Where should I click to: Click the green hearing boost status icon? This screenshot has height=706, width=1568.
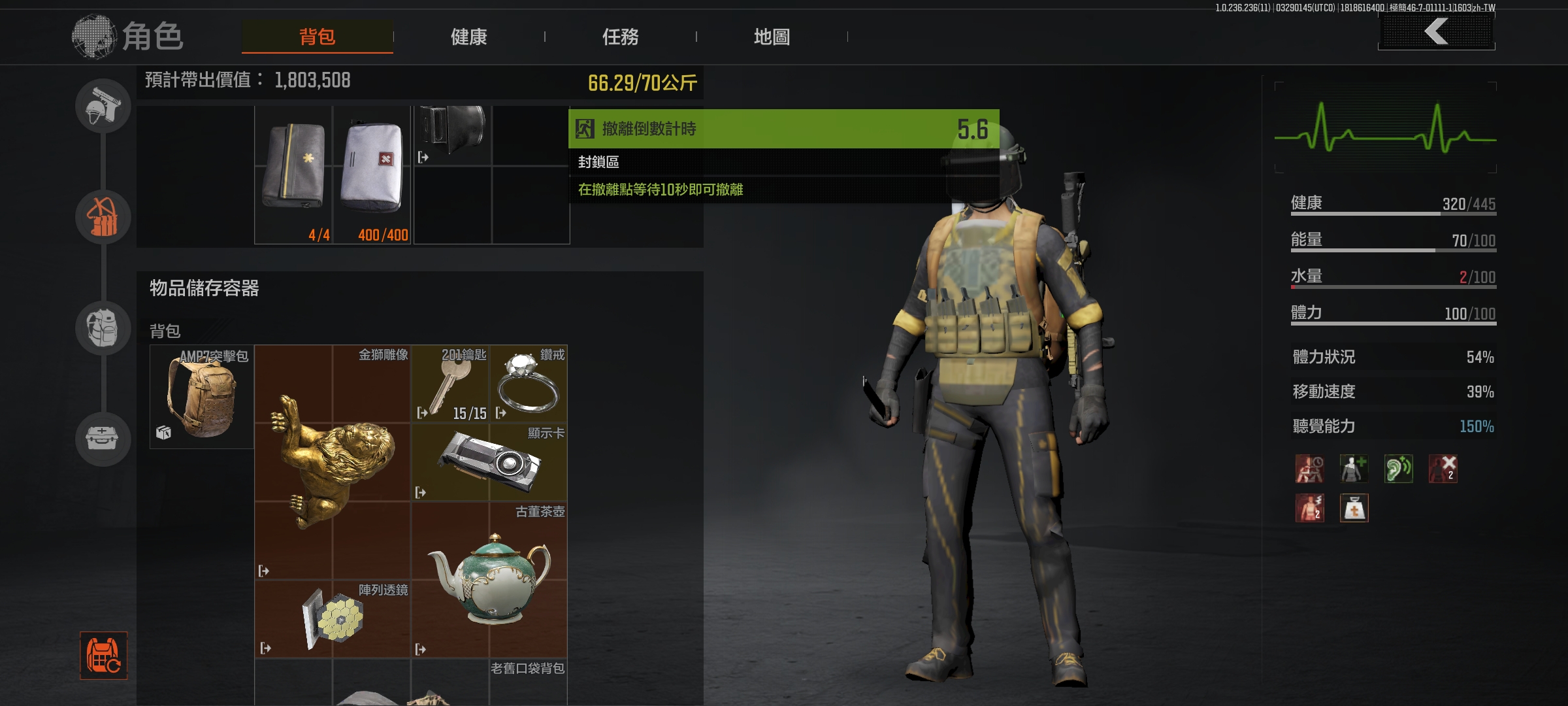pos(1398,469)
